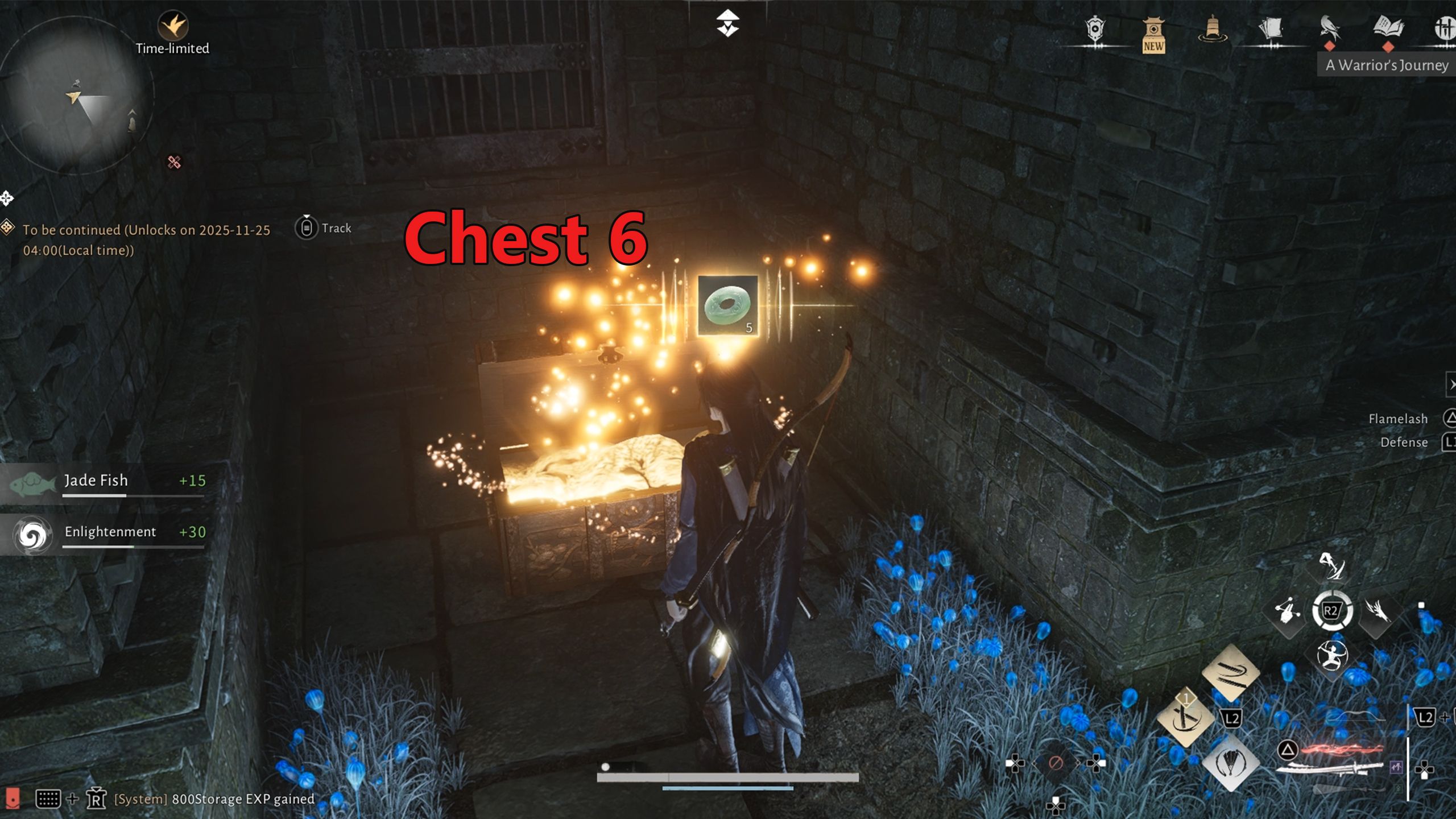Image resolution: width=1456 pixels, height=819 pixels.
Task: Activate the cross-slash skill showing 1 charge
Action: click(x=1188, y=717)
